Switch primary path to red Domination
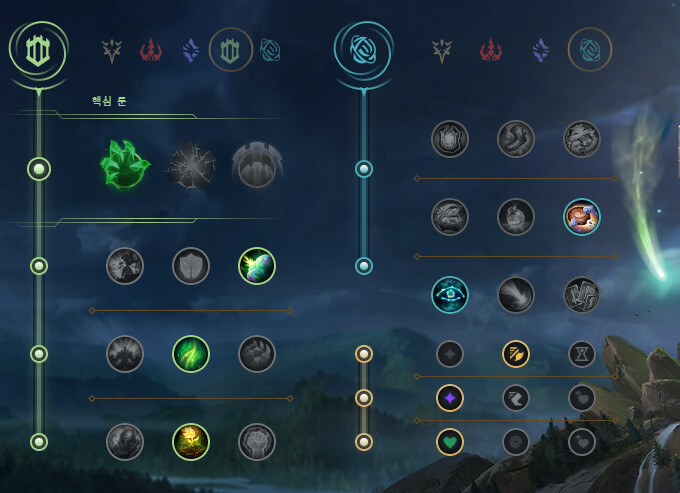This screenshot has width=680, height=493. (150, 49)
